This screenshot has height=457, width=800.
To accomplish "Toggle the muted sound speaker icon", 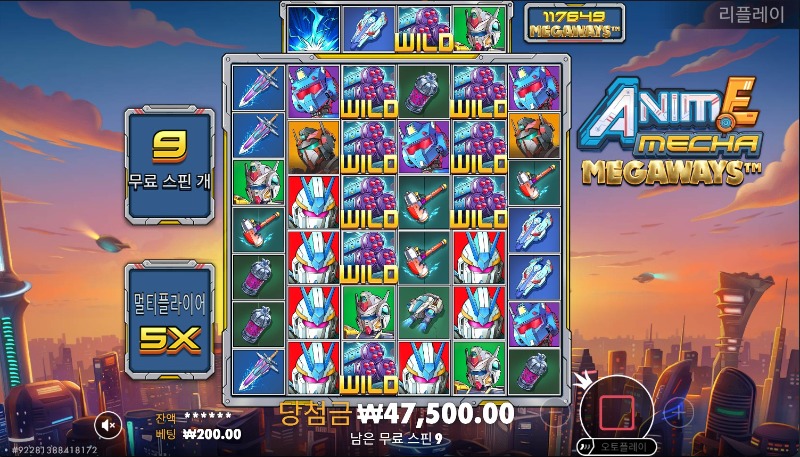I will click(x=110, y=425).
